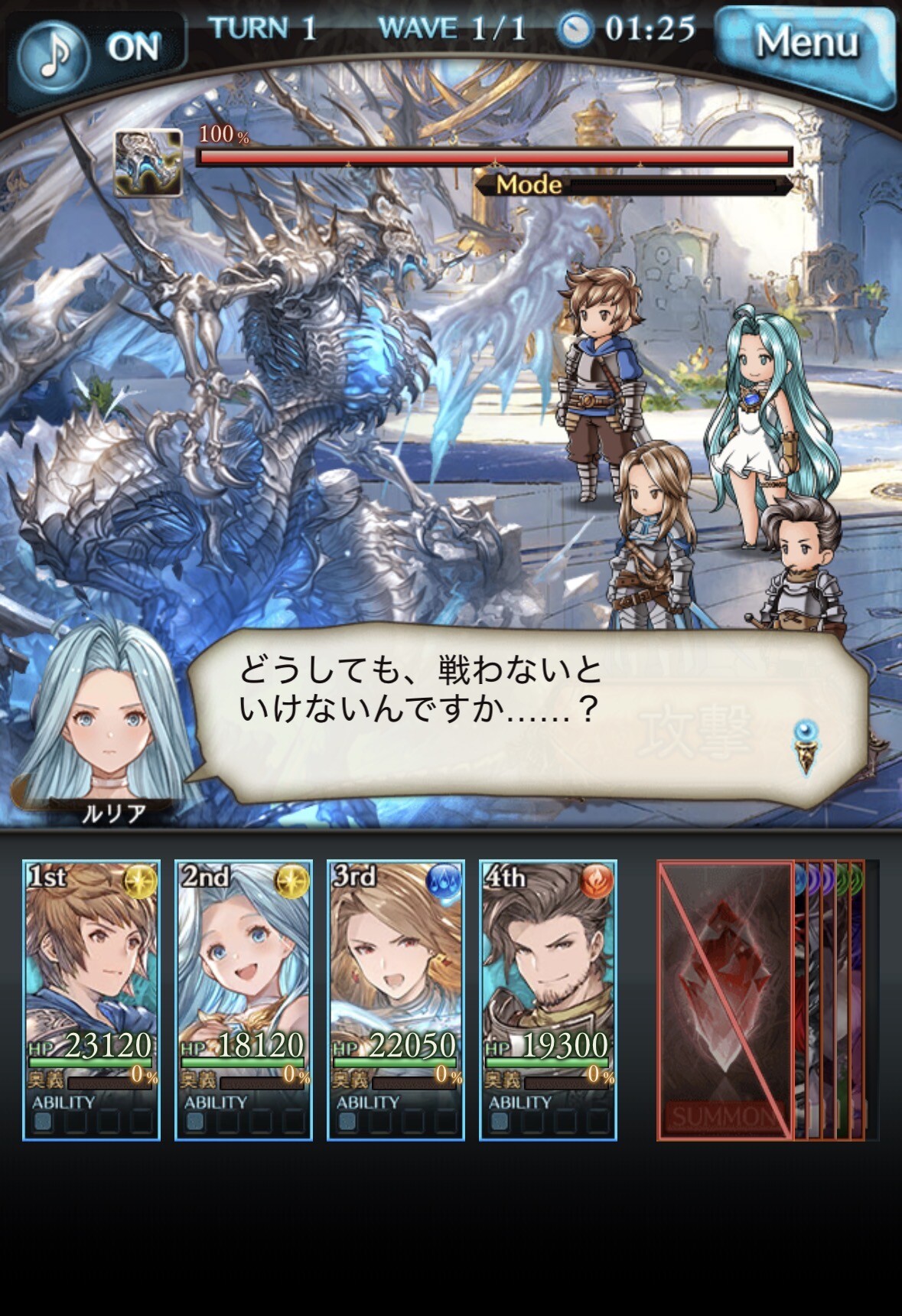Toggle the music ON button
The width and height of the screenshot is (902, 1316).
coord(93,50)
